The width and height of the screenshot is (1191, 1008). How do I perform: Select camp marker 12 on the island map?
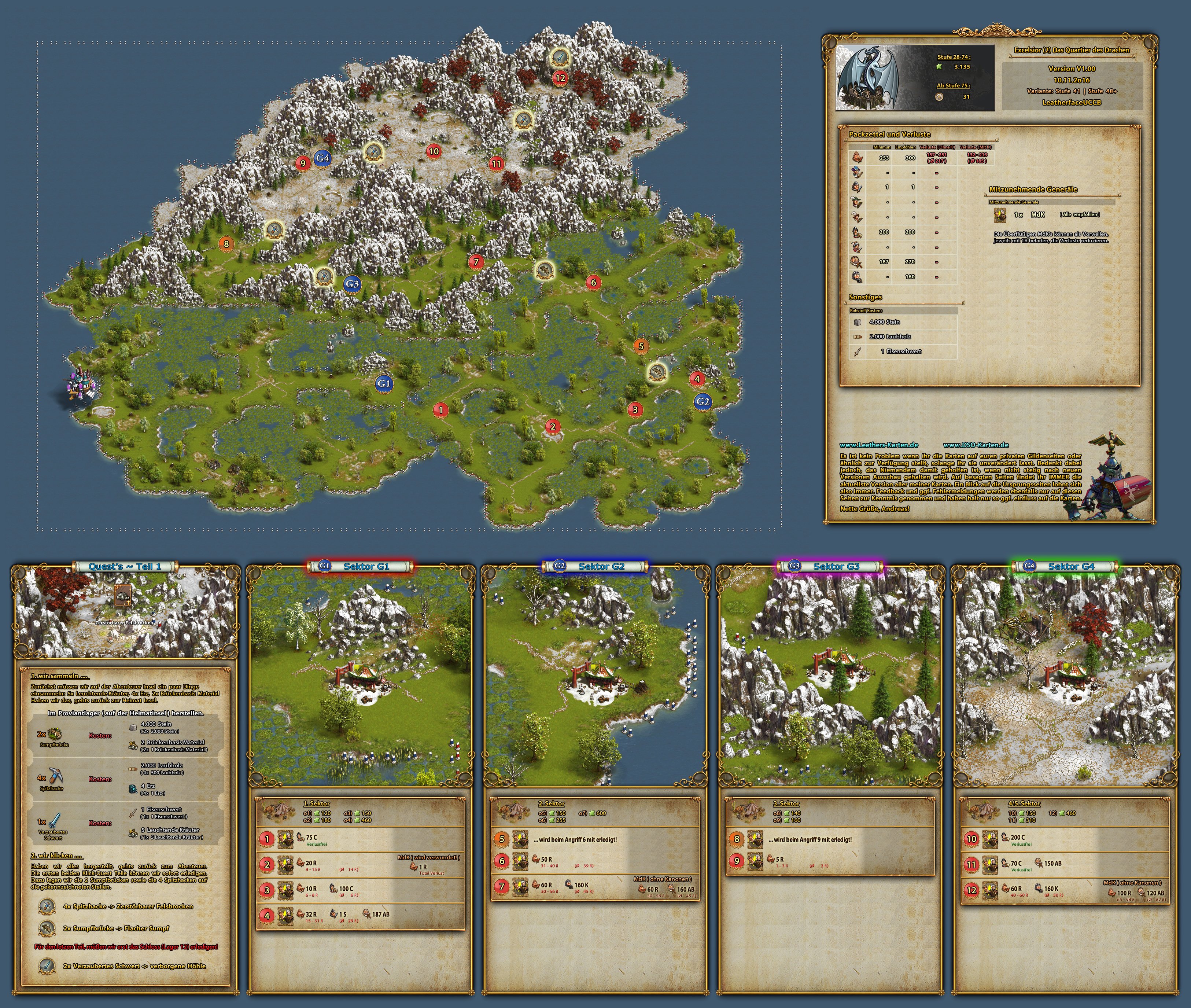[560, 78]
